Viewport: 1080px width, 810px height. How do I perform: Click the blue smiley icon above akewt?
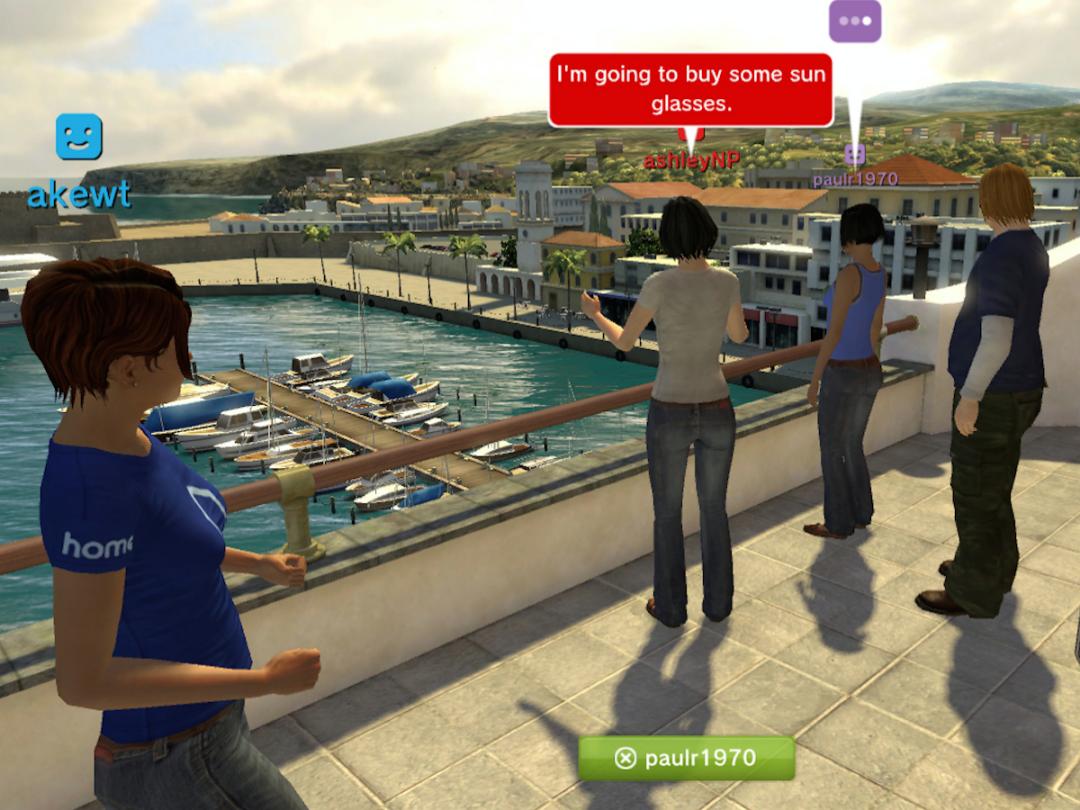click(79, 137)
